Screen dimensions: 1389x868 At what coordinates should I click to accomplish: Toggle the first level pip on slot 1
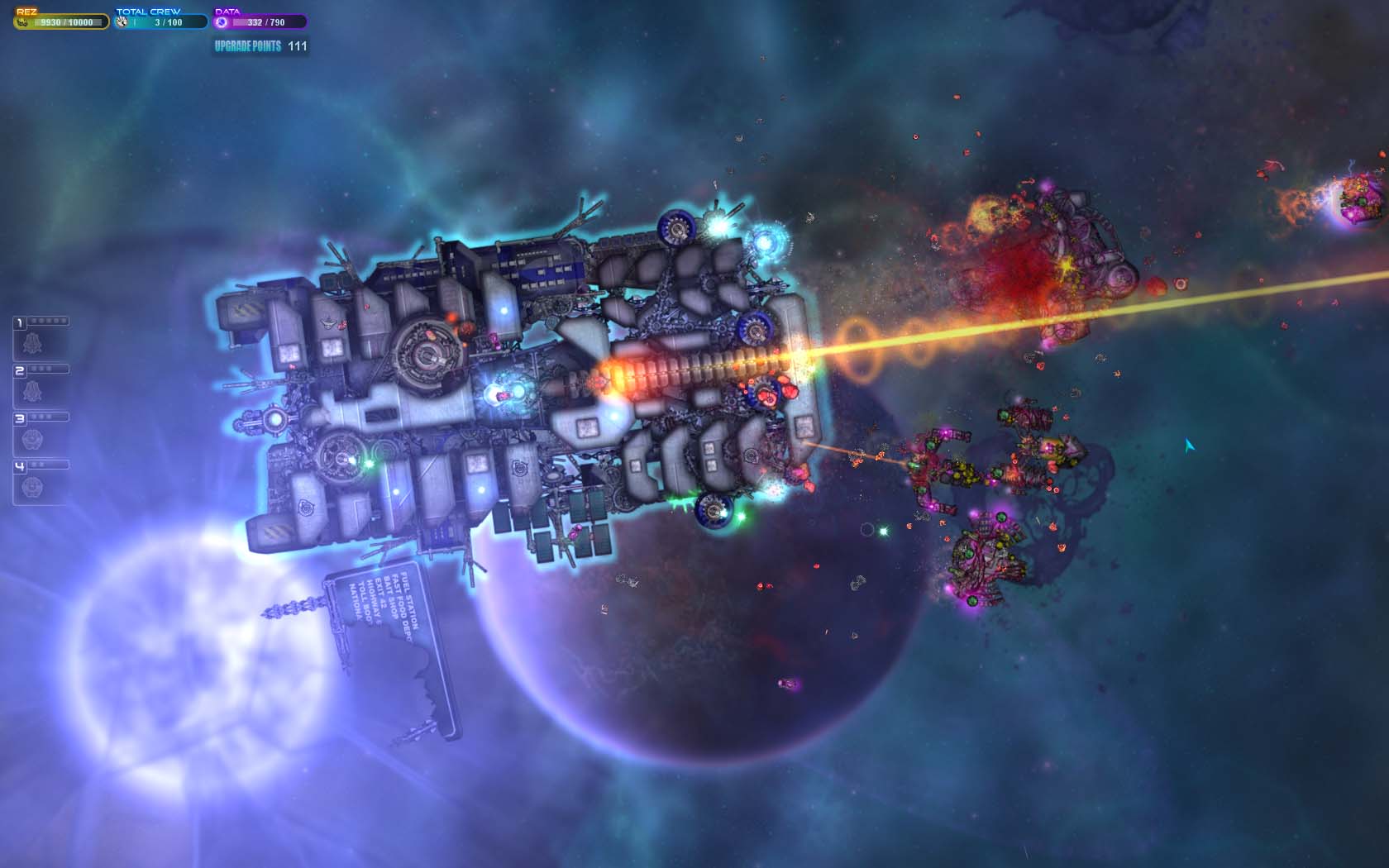(x=34, y=320)
